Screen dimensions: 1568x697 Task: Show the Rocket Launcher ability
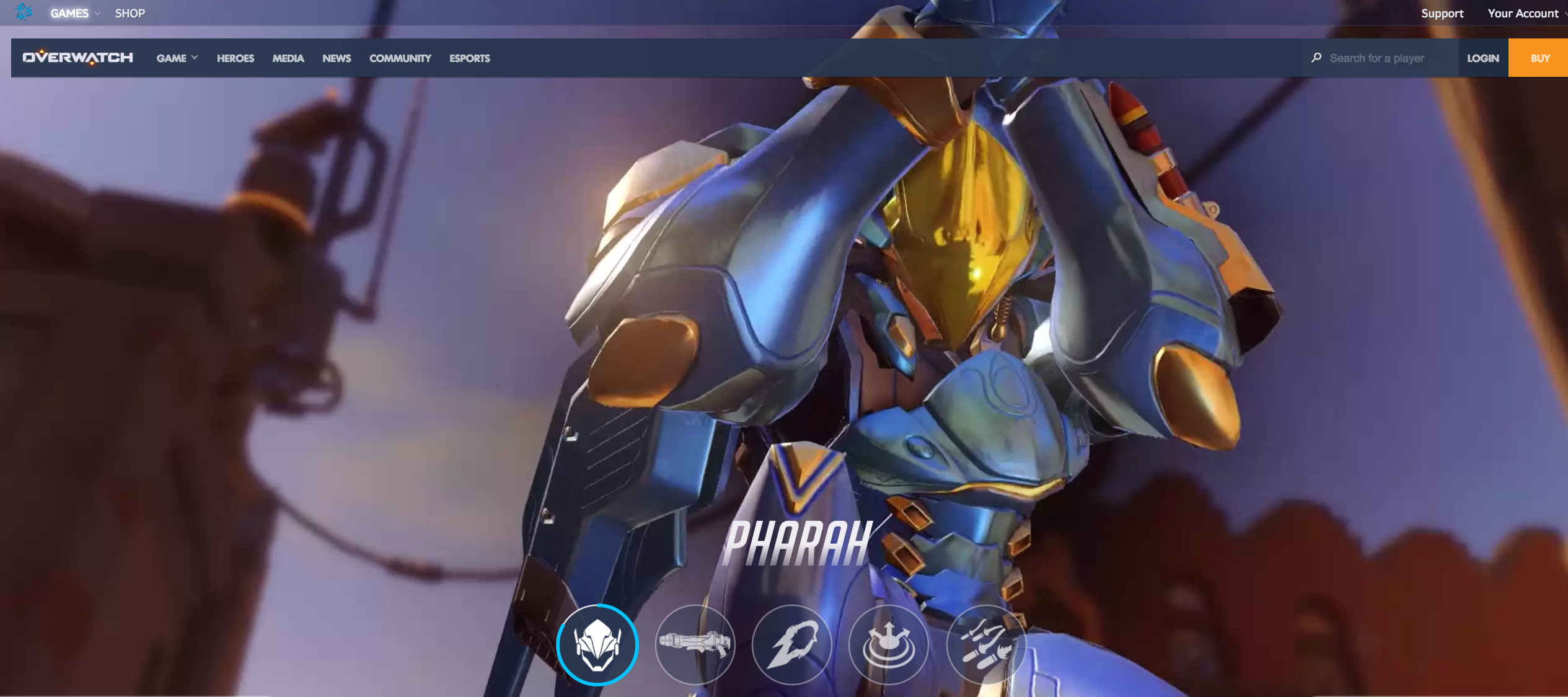click(695, 645)
